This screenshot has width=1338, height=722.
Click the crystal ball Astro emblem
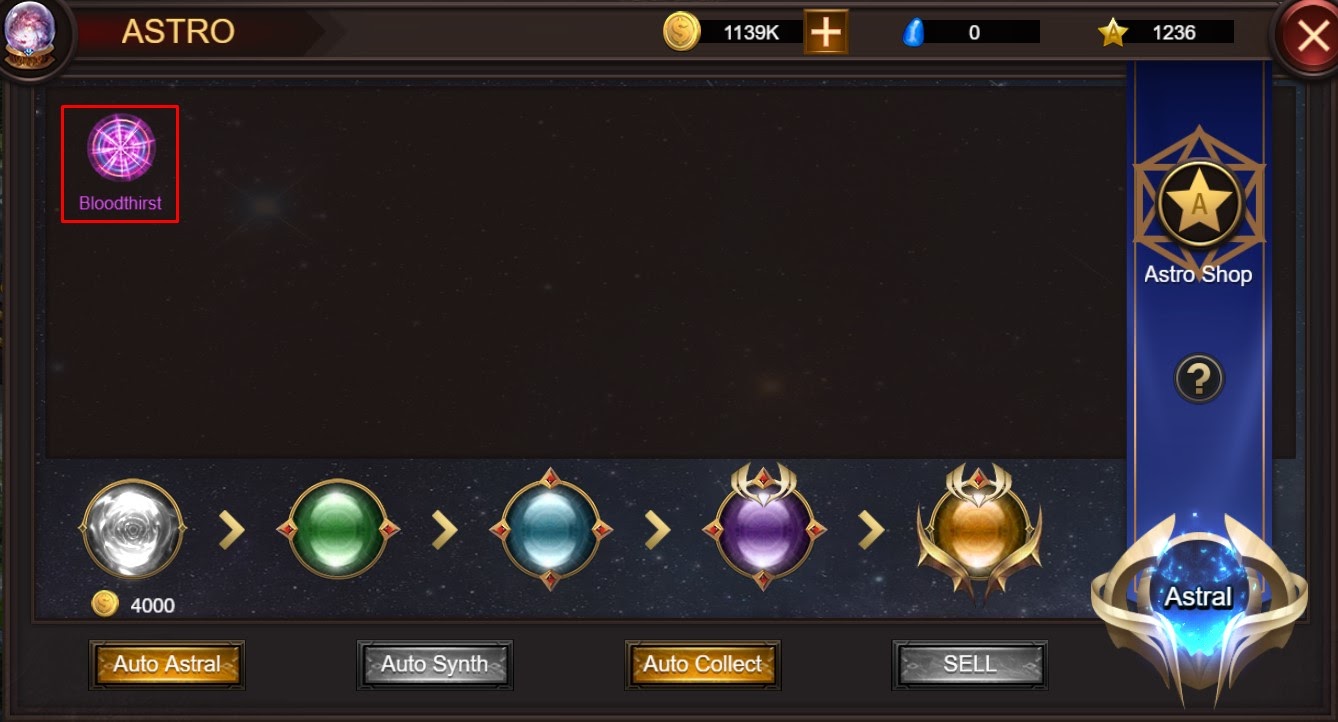29,33
